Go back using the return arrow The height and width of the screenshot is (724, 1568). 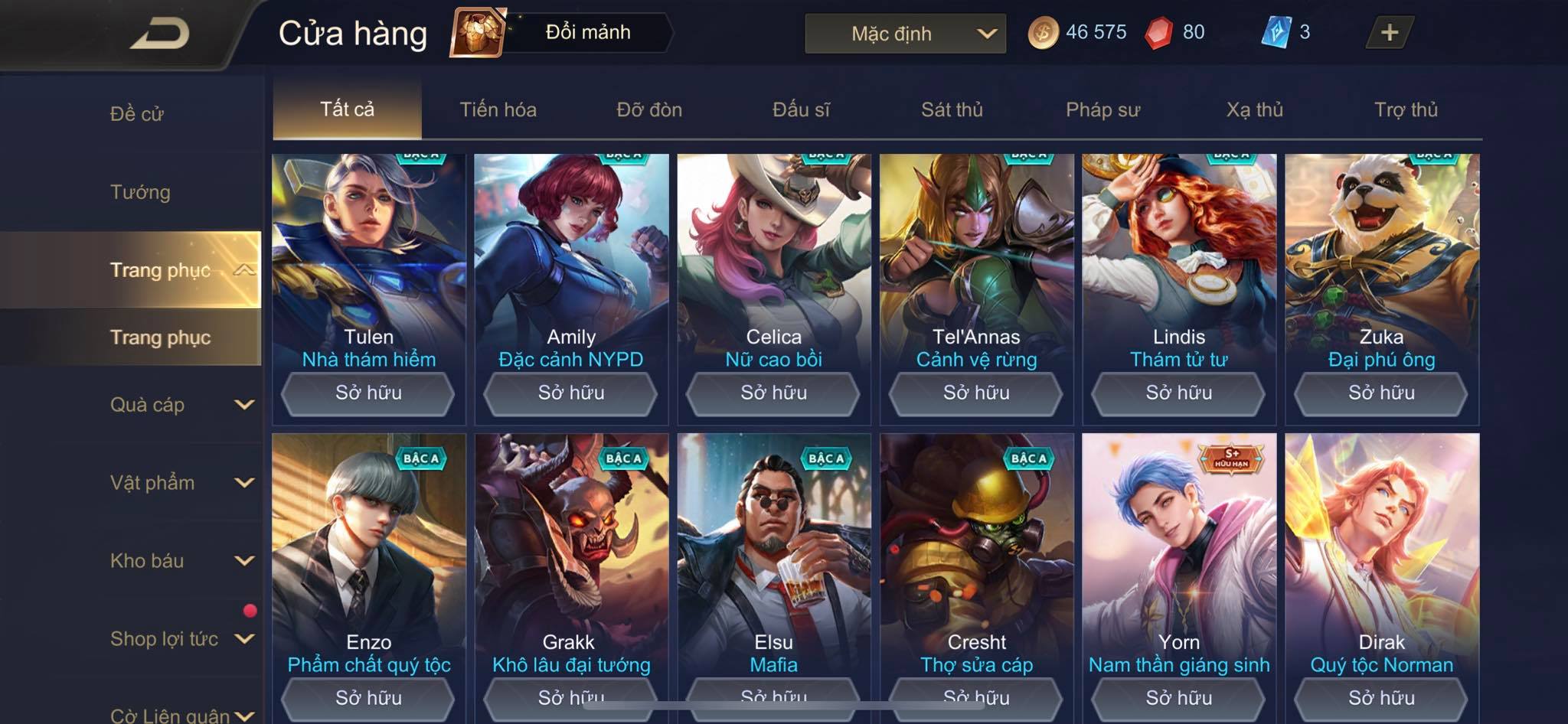pos(159,34)
